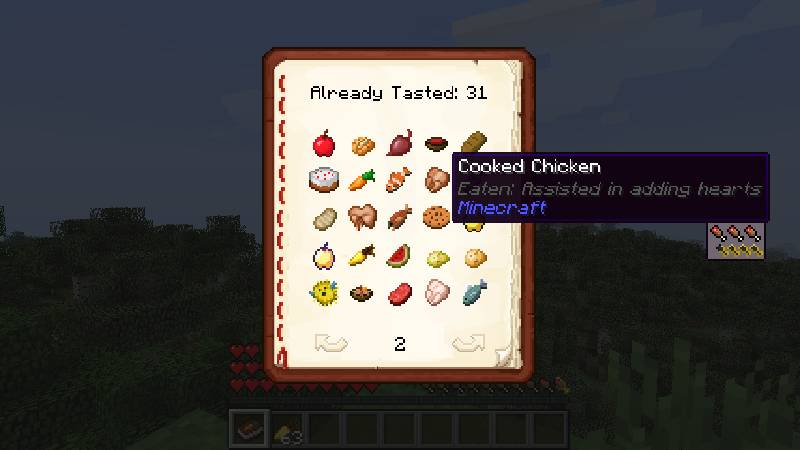
Task: Select the yellow pufferfish icon
Action: [x=323, y=292]
